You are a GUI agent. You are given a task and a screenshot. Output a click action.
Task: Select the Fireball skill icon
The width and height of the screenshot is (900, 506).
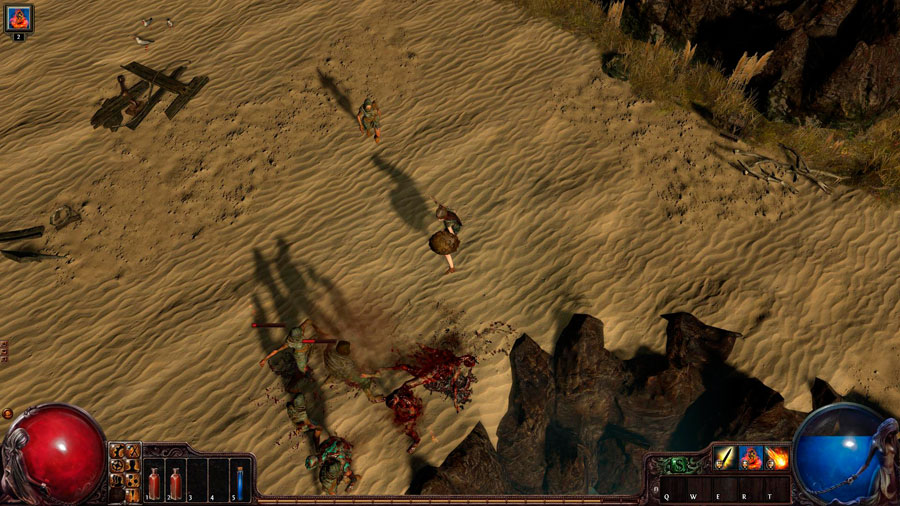click(777, 458)
